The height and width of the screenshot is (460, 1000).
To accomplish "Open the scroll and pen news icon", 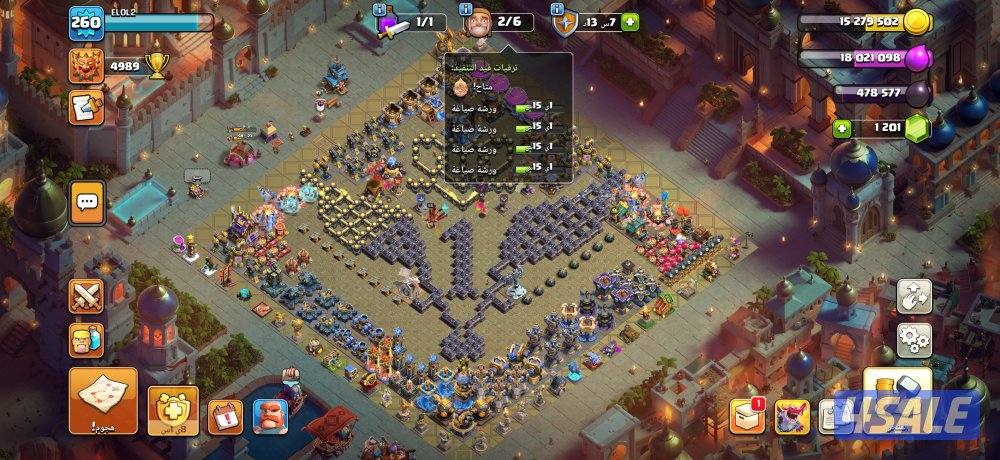I will [x=86, y=103].
